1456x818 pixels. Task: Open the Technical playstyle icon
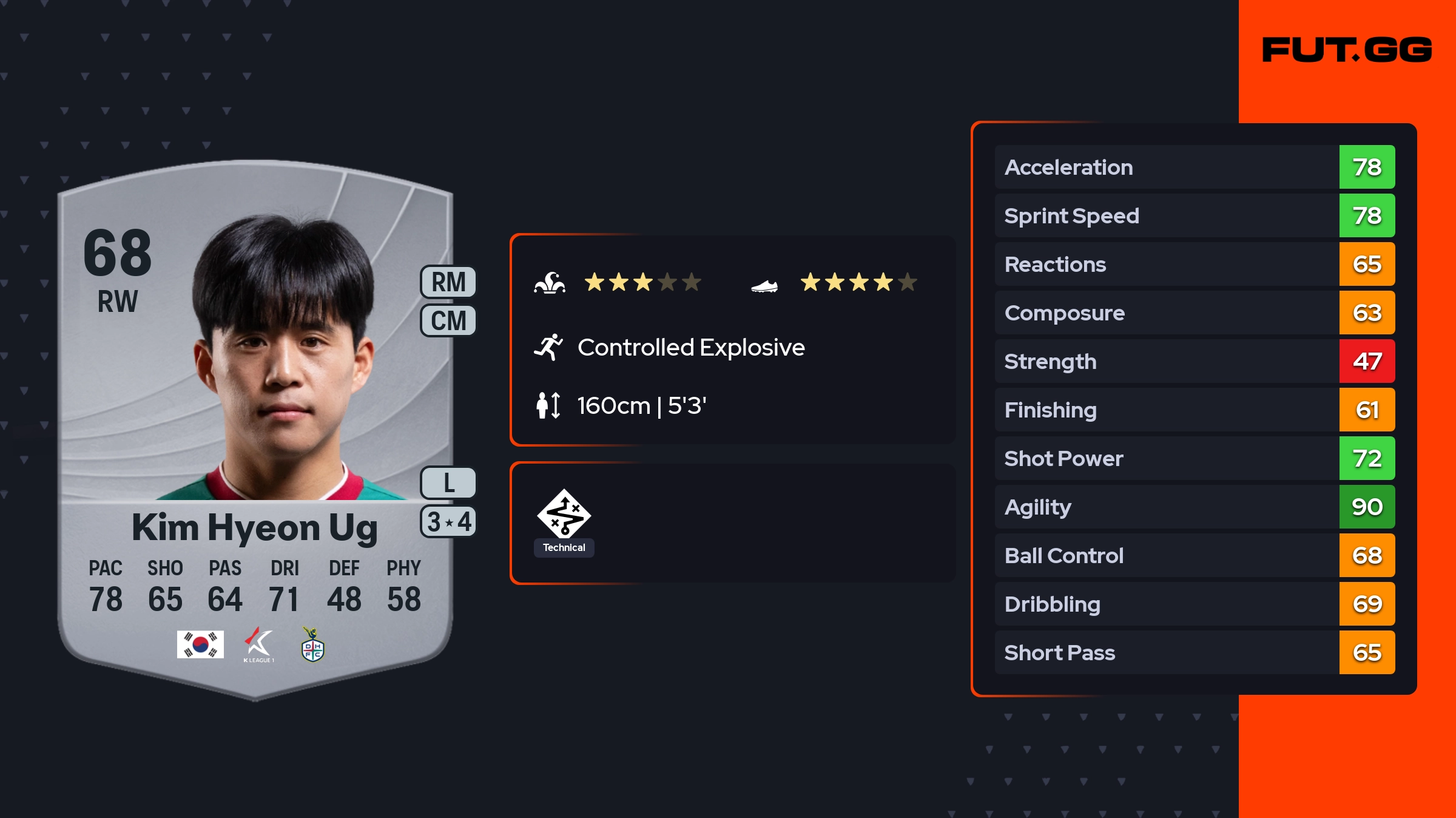(564, 515)
